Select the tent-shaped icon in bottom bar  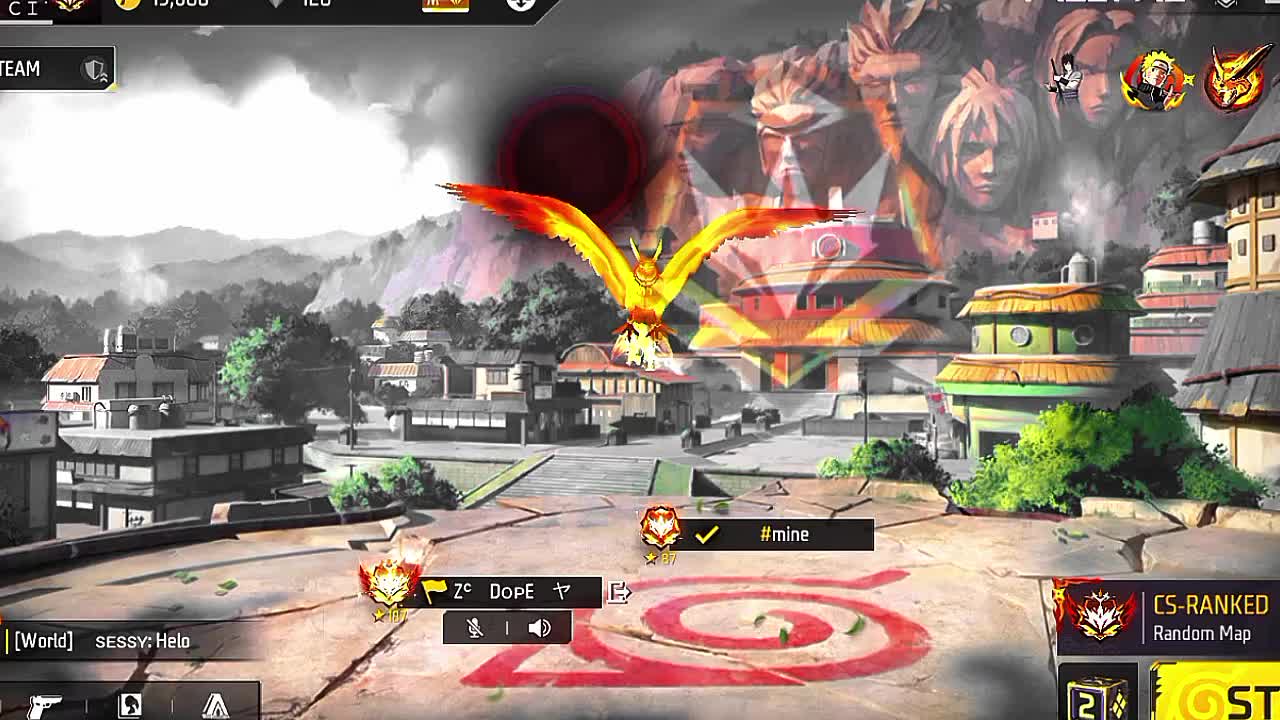pyautogui.click(x=215, y=705)
